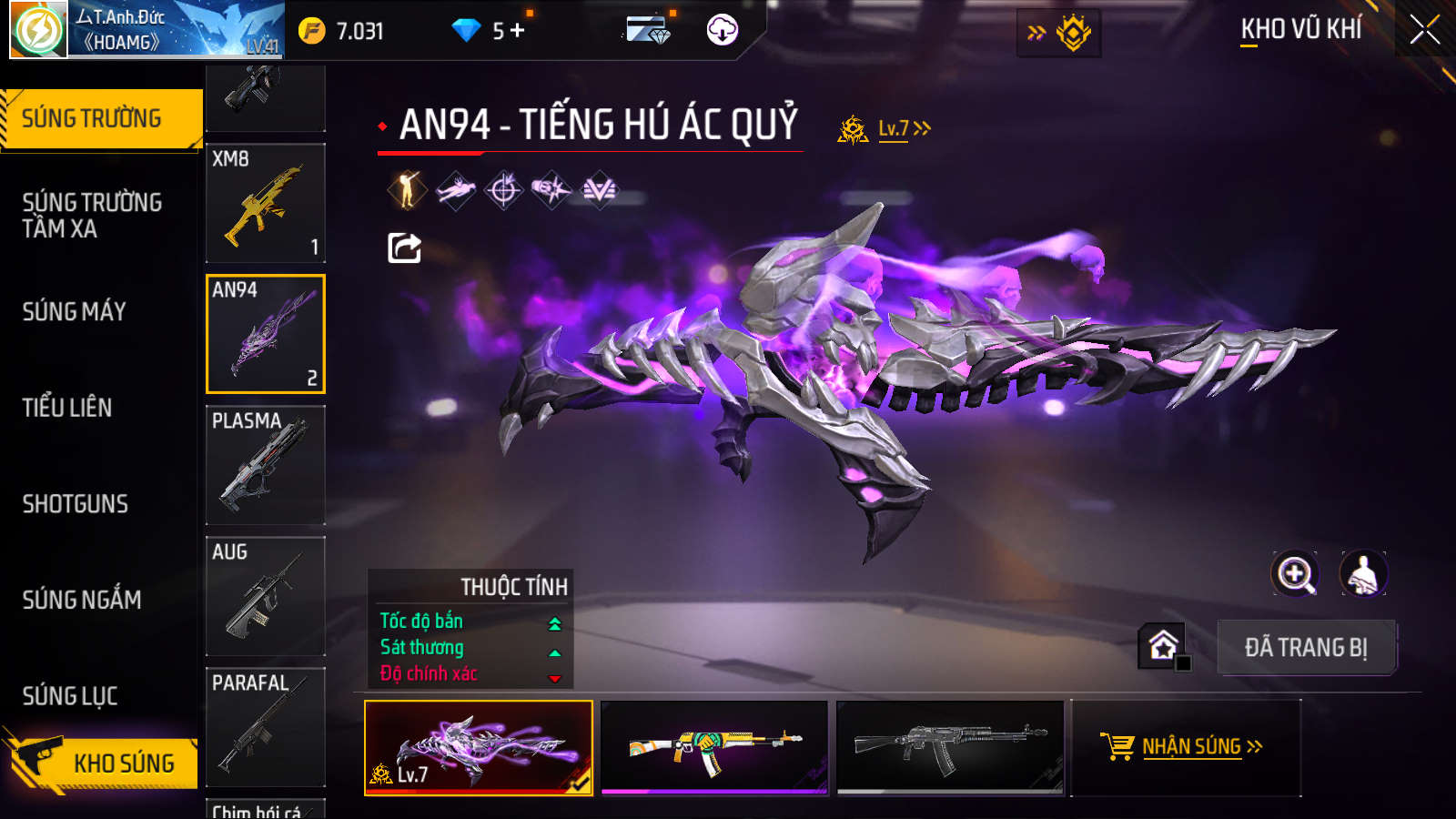Switch to Súng Ngắm category
The image size is (1456, 819).
(82, 600)
